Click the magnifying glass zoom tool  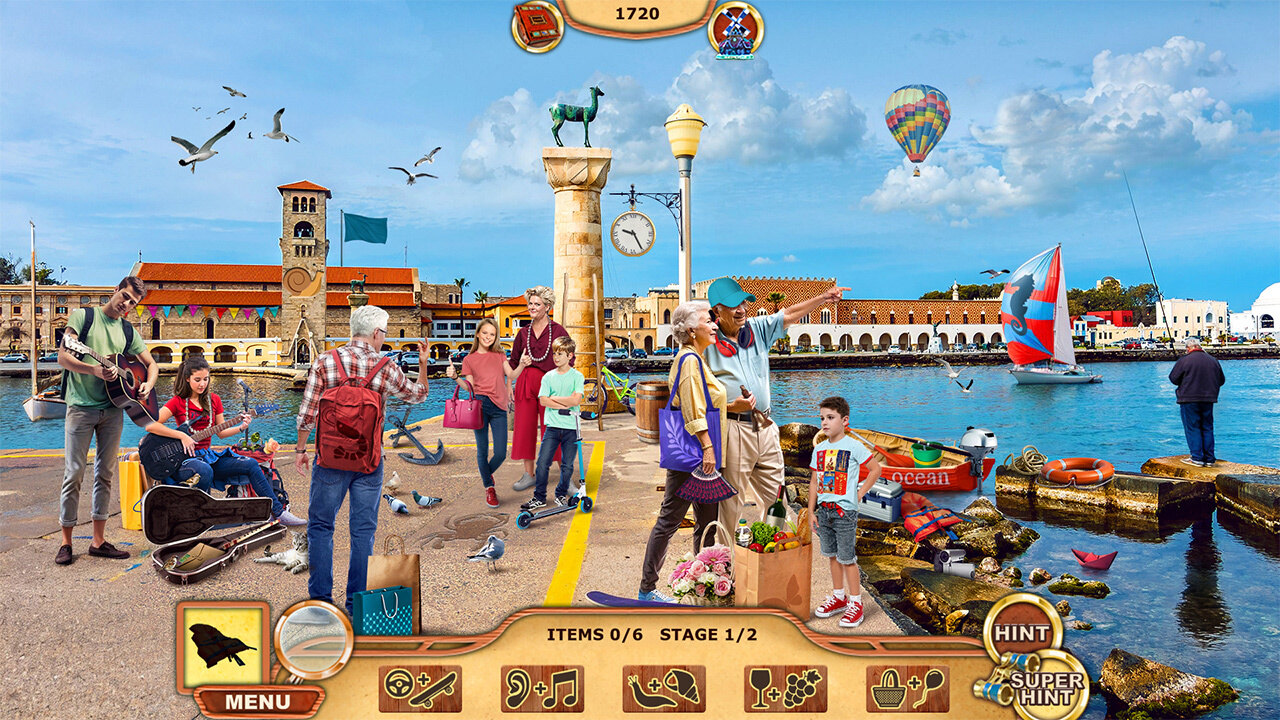pyautogui.click(x=313, y=640)
